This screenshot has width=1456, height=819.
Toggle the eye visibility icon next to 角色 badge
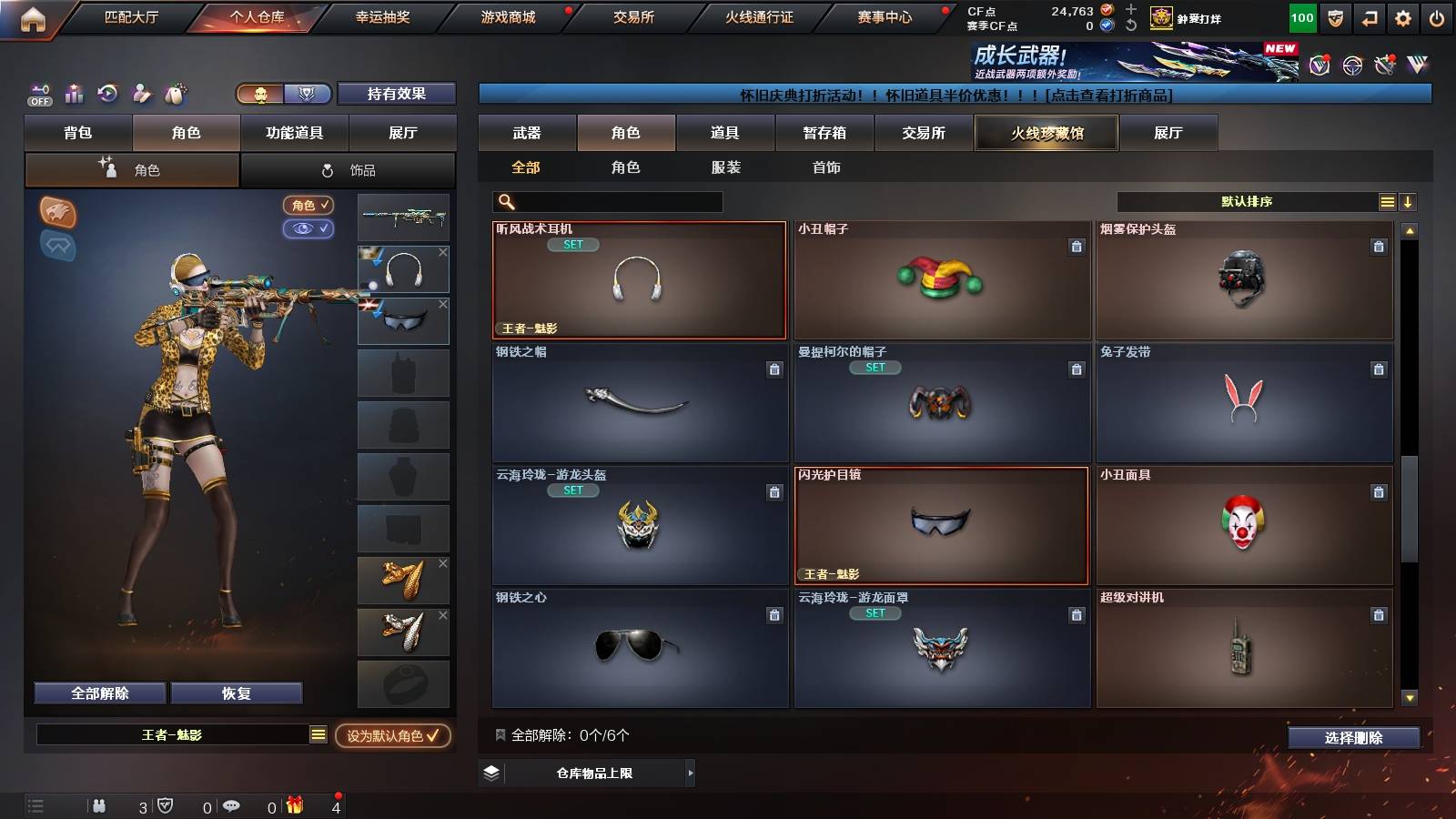pos(309,230)
